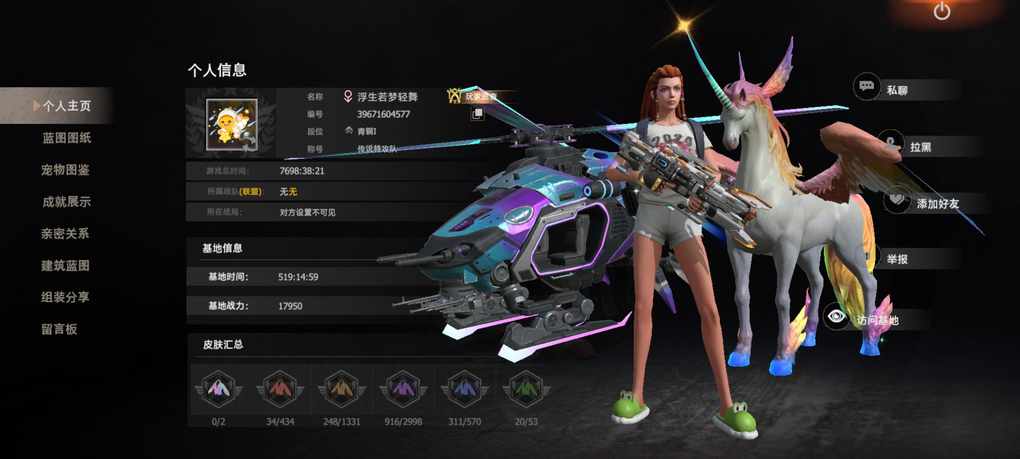Screen dimensions: 1020x459
Task: Open the 组装分享 assembly share tab
Action: tap(66, 297)
